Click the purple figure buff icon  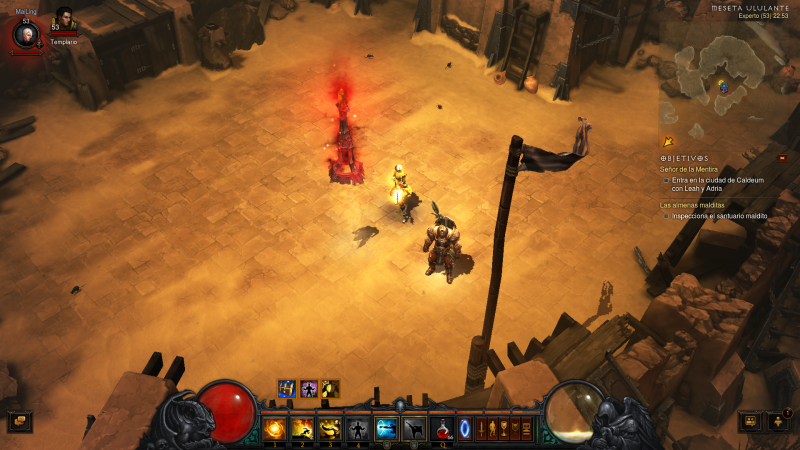pyautogui.click(x=309, y=388)
